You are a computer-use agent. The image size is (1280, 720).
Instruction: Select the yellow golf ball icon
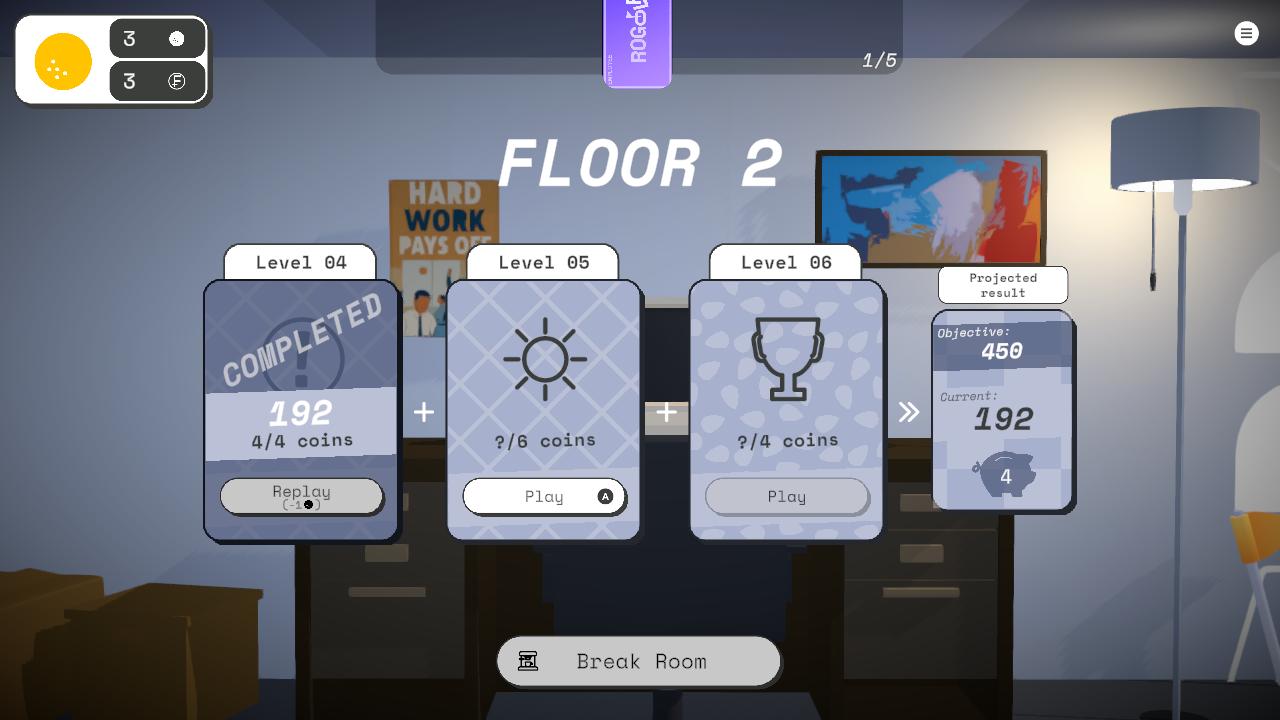62,61
